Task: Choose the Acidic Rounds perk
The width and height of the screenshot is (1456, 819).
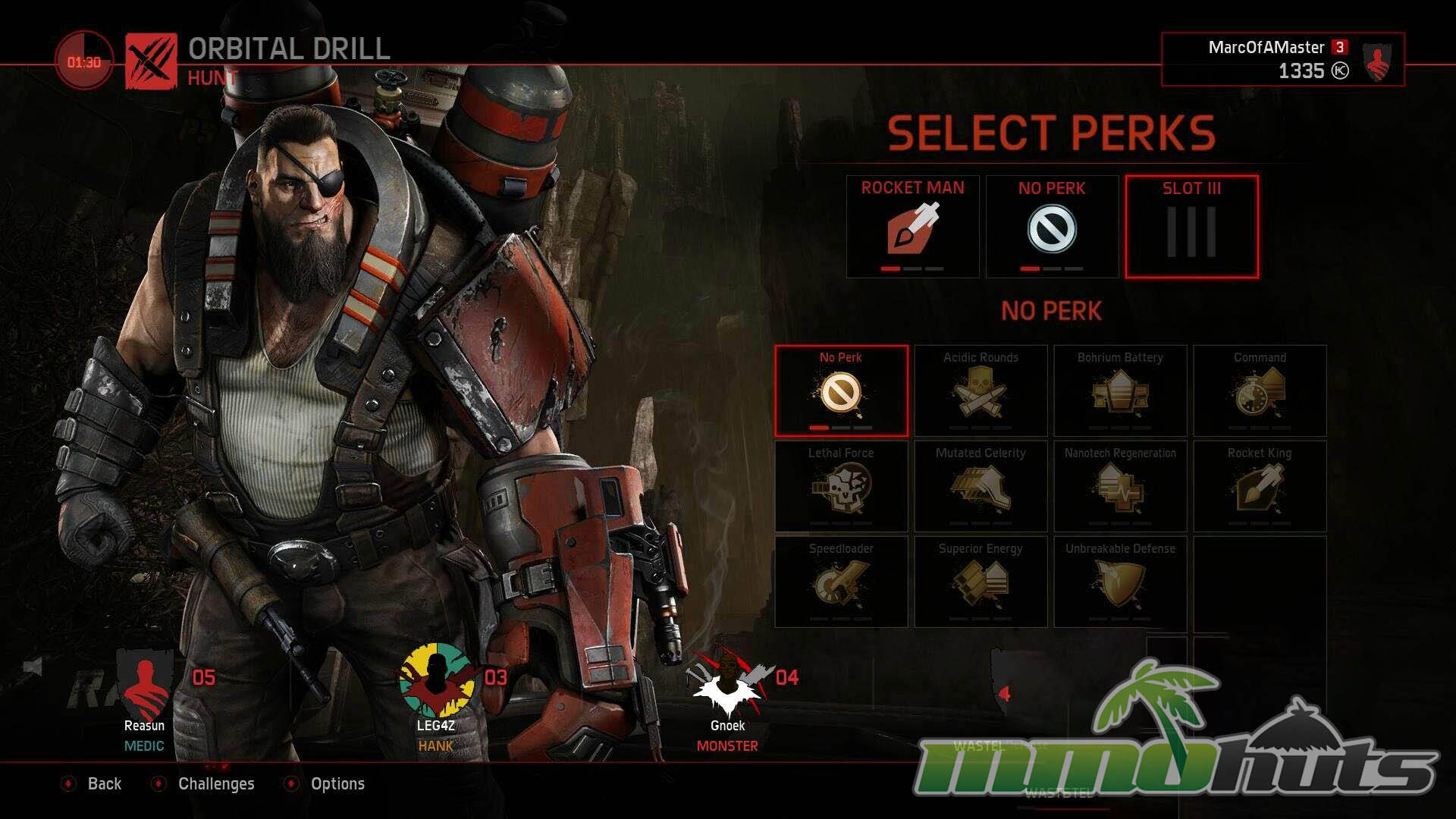Action: click(981, 391)
